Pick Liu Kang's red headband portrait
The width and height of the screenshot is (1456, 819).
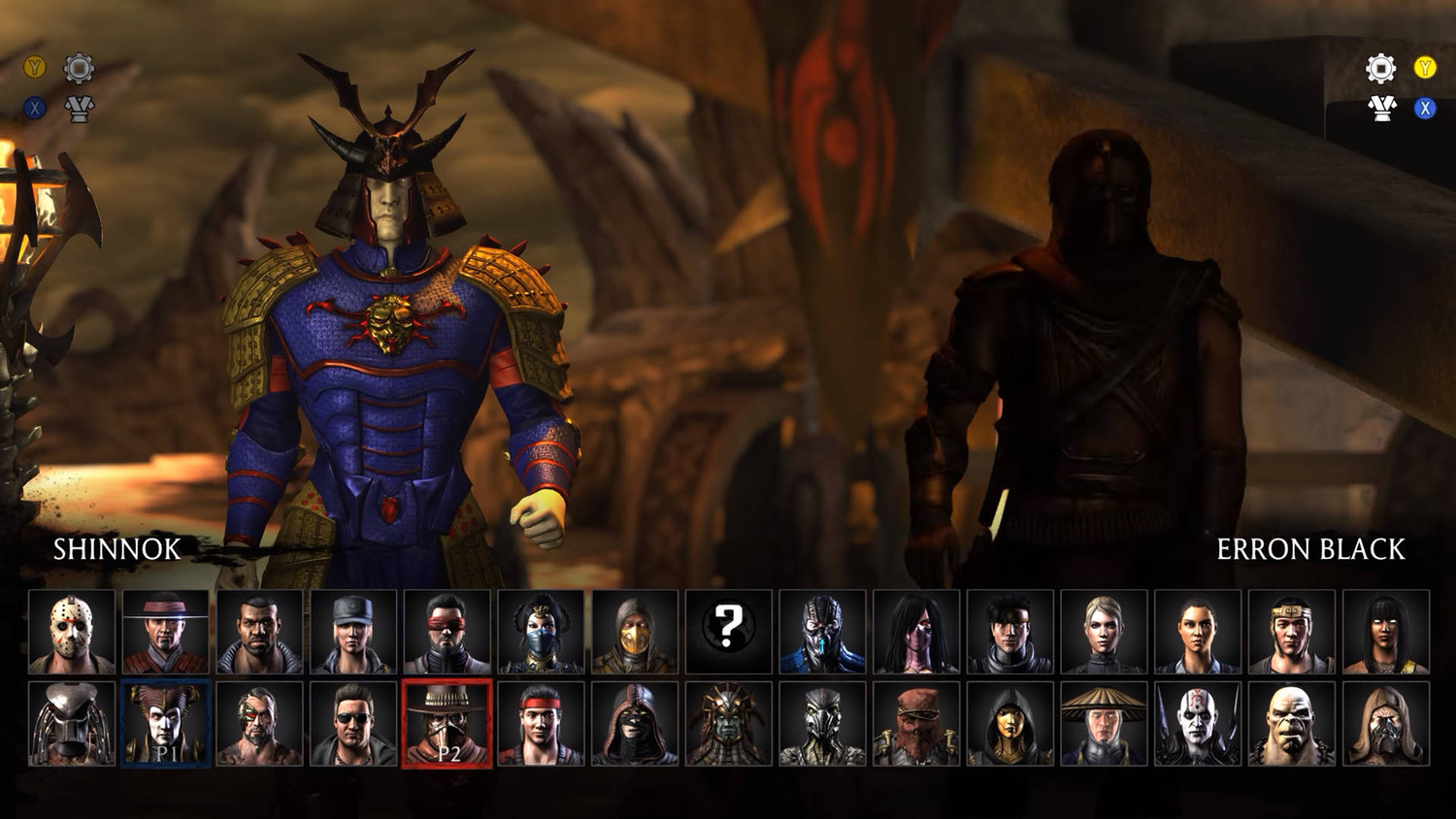[x=541, y=723]
